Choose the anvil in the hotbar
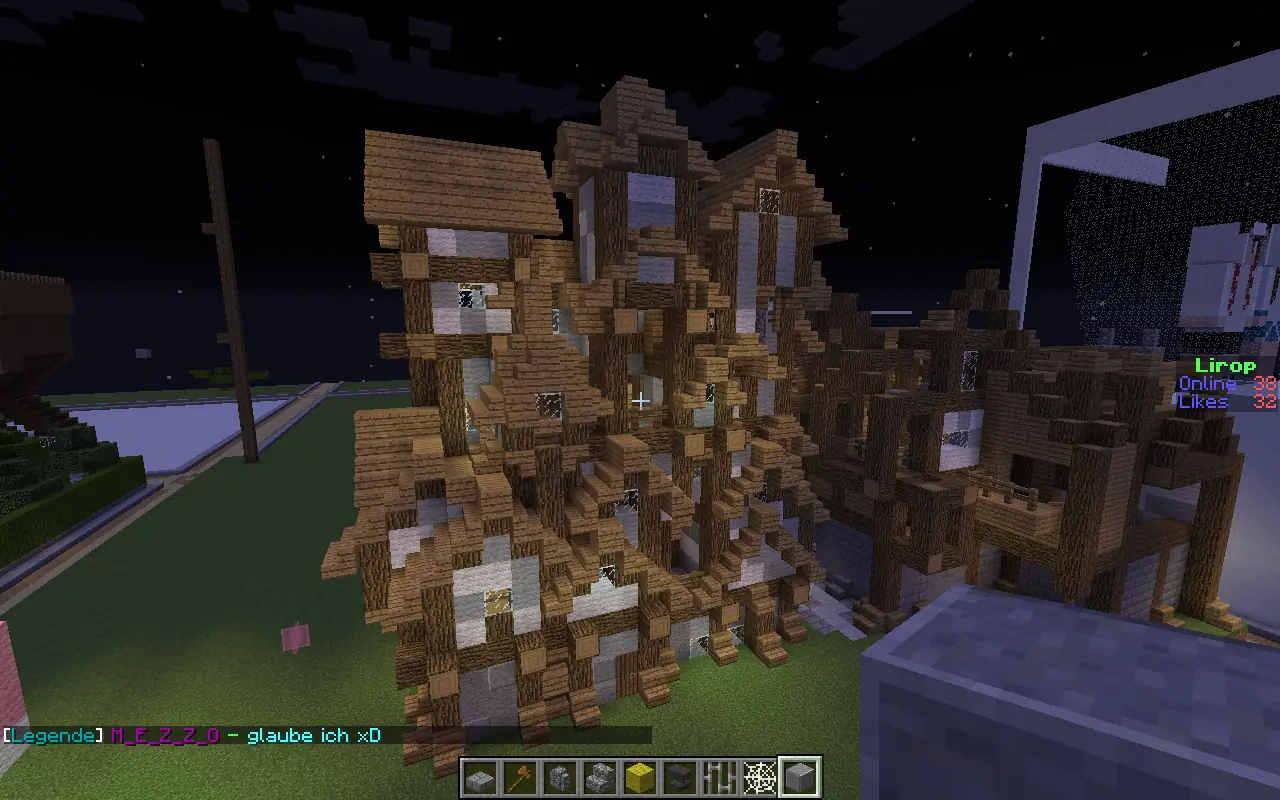The image size is (1280, 800). [680, 777]
